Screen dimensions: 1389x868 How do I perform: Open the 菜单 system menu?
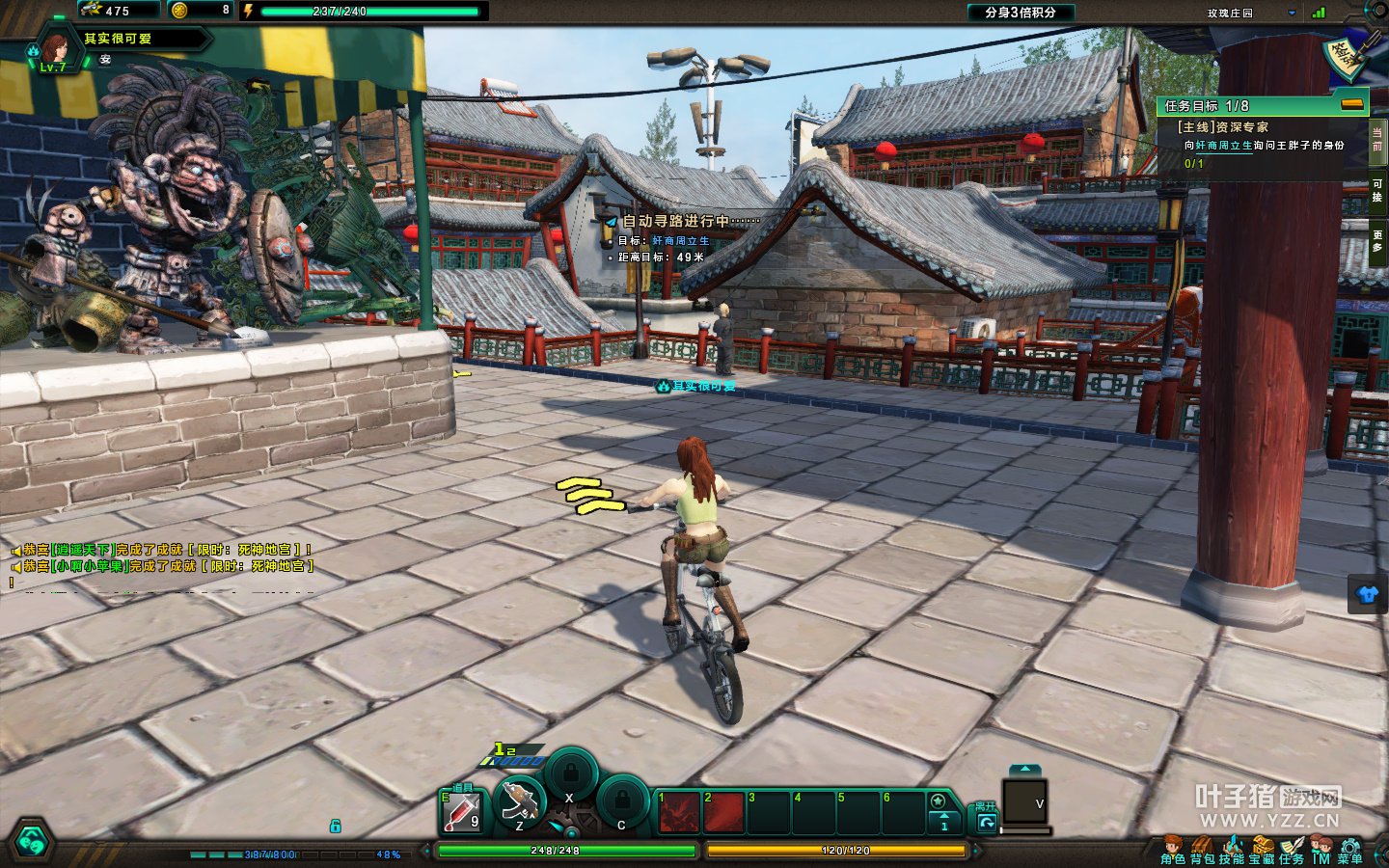[x=1349, y=851]
